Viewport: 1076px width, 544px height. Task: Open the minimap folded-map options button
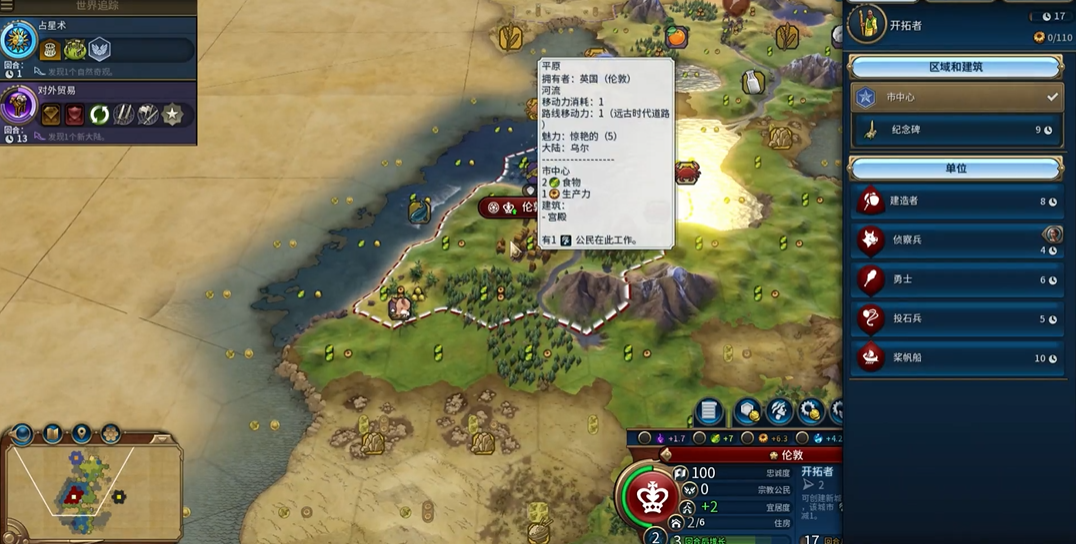51,434
